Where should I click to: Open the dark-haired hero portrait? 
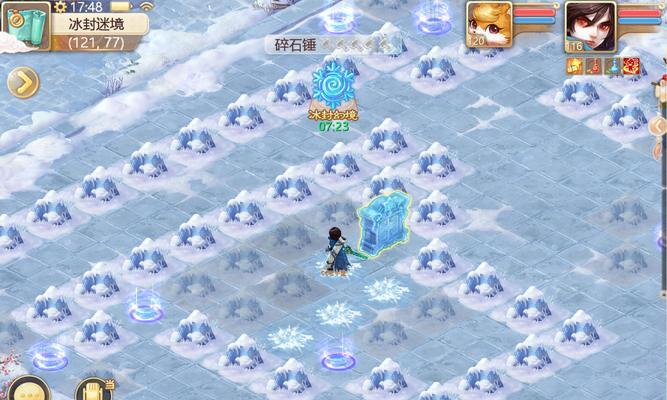(x=590, y=22)
